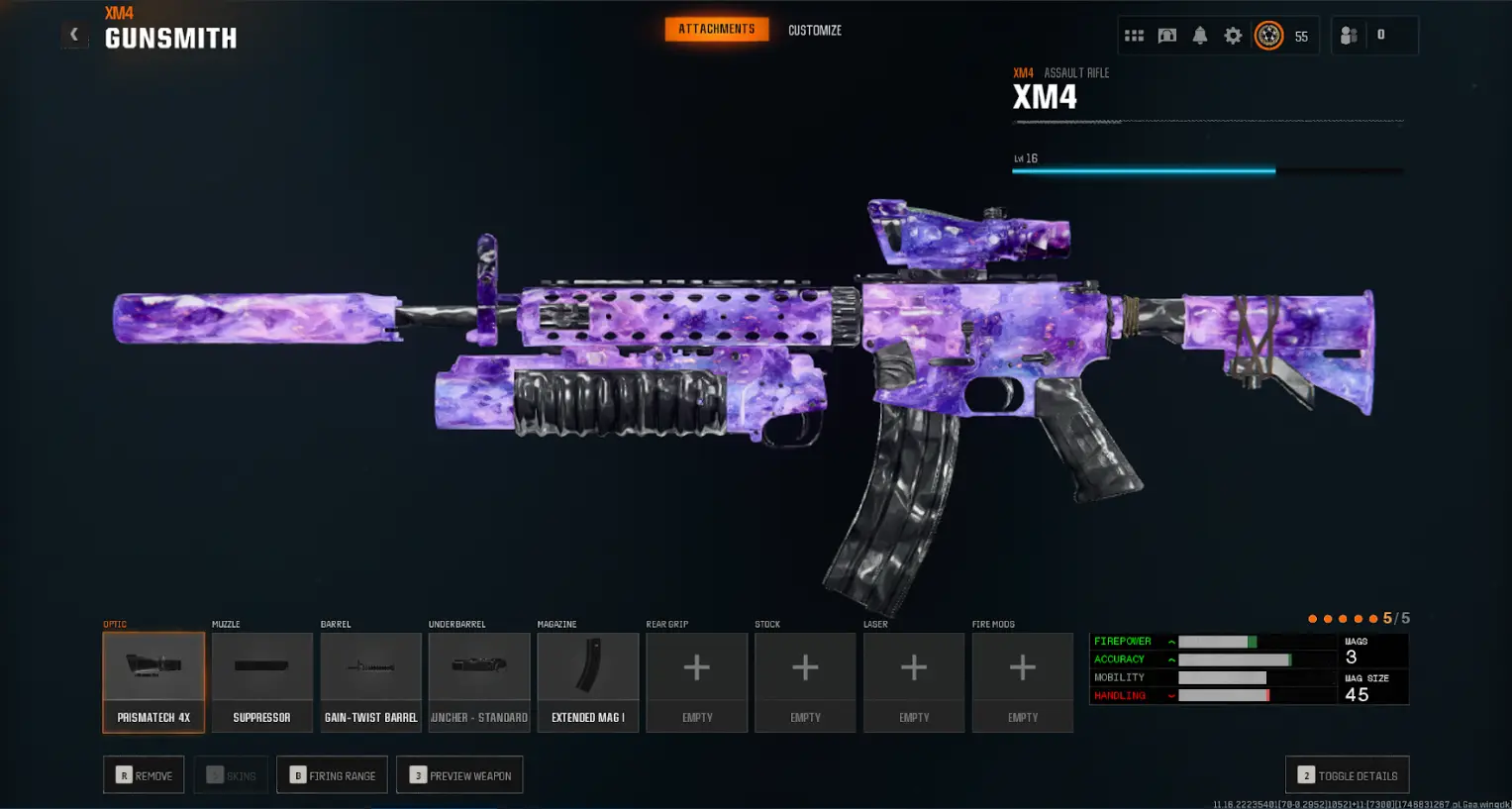This screenshot has width=1512, height=809.
Task: Switch to the Customize tab
Action: point(814,31)
